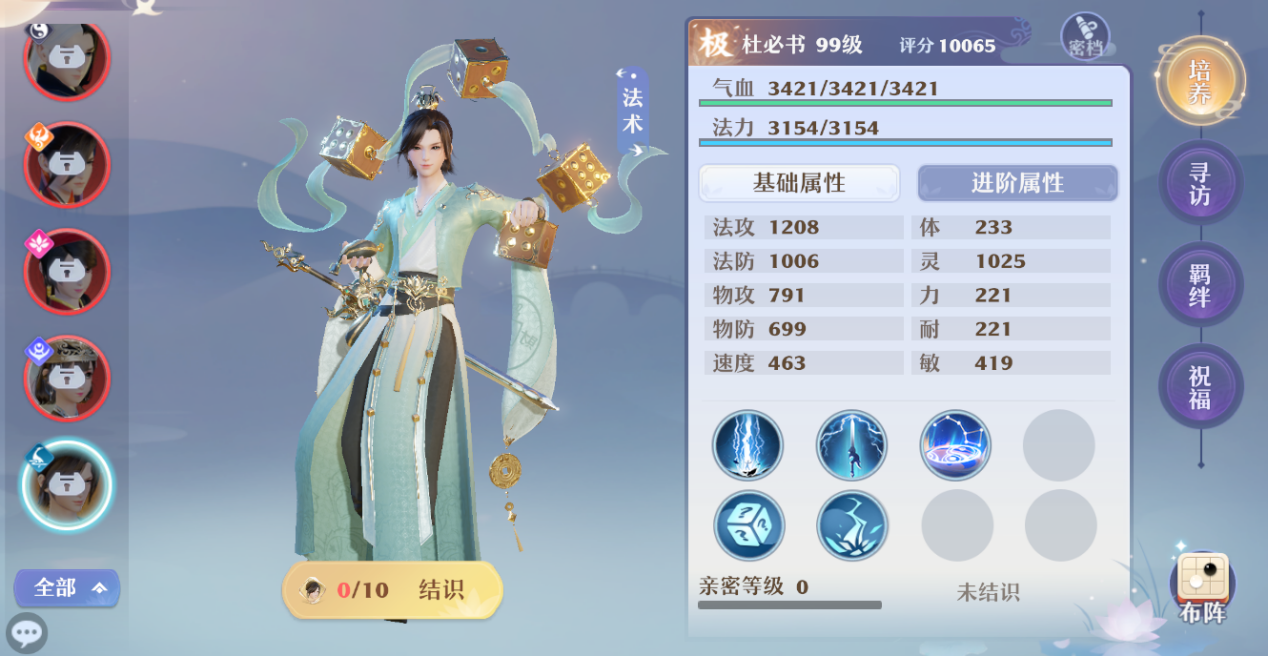Open the 羁绊 section
Image resolution: width=1268 pixels, height=656 pixels.
(x=1200, y=285)
